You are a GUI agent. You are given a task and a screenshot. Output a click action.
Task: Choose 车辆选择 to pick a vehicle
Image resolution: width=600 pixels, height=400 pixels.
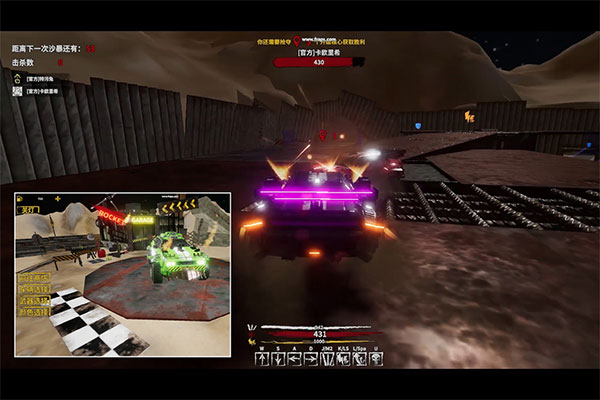tap(34, 289)
